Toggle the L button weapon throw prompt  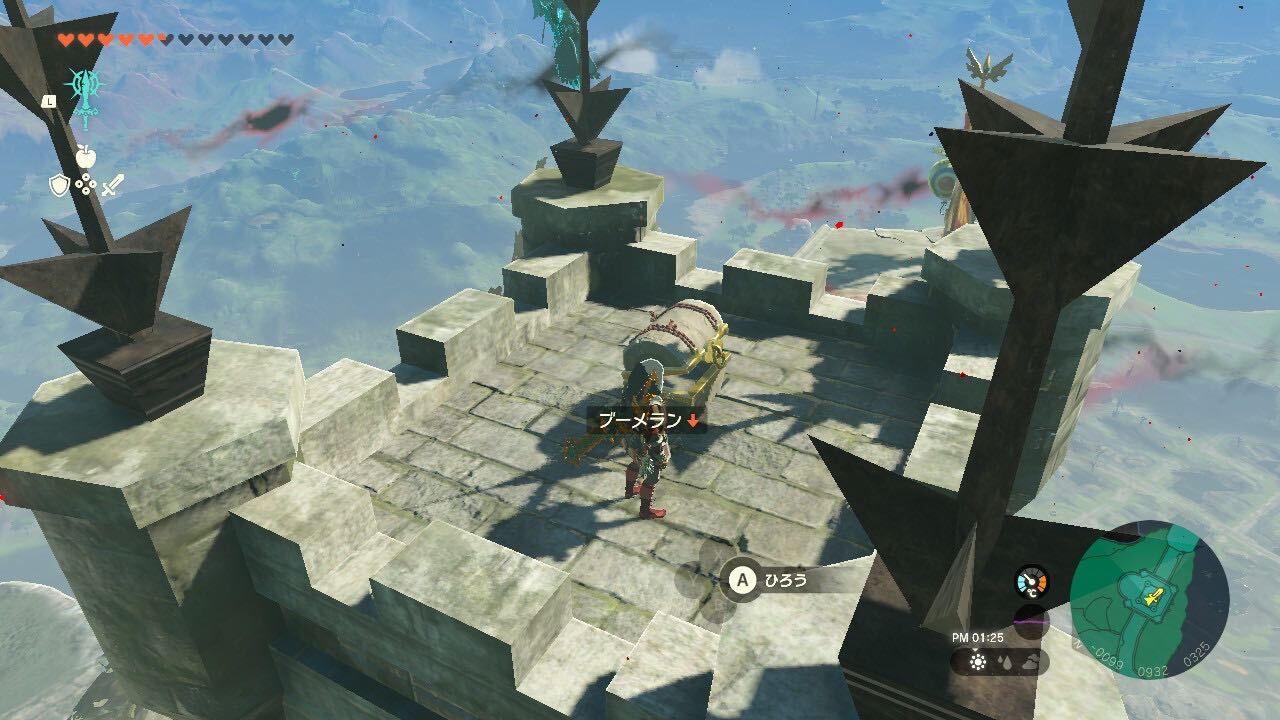point(51,101)
